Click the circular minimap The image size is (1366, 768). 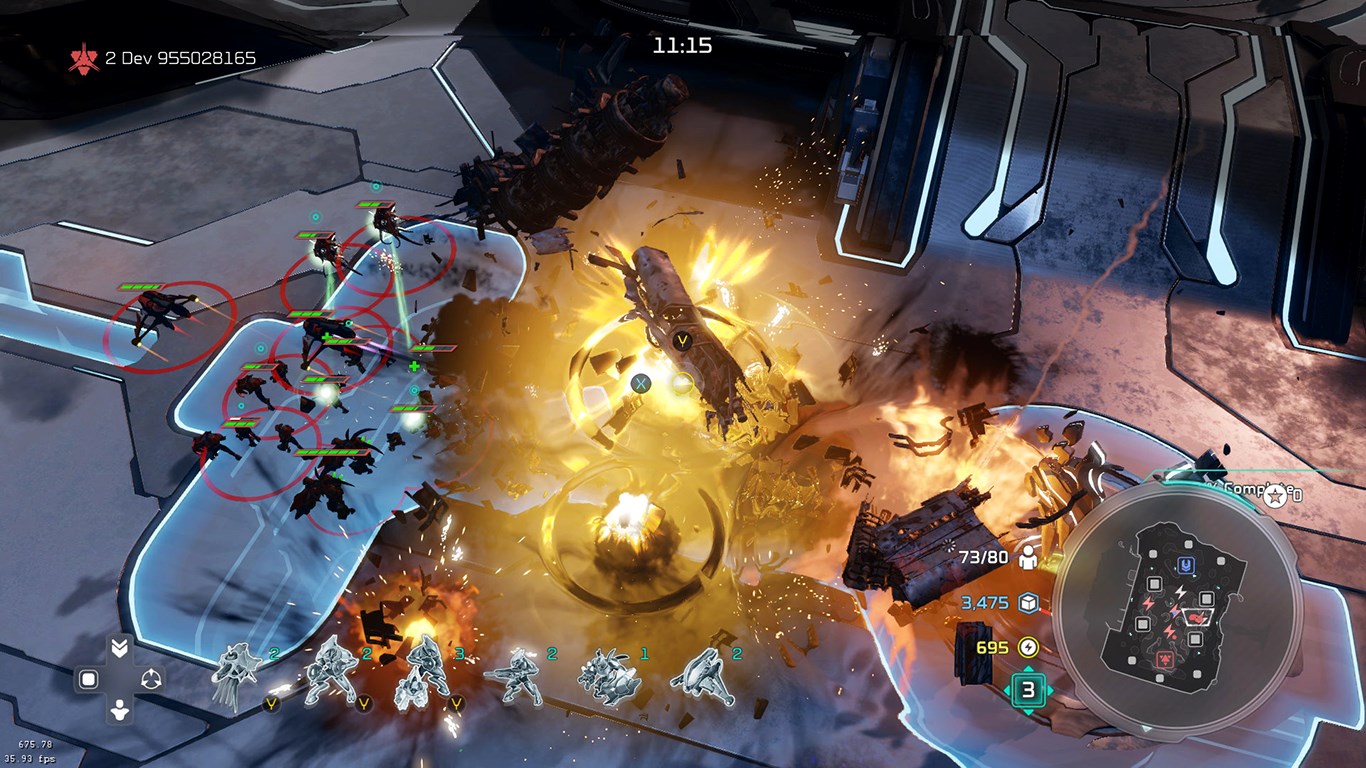pyautogui.click(x=1177, y=608)
